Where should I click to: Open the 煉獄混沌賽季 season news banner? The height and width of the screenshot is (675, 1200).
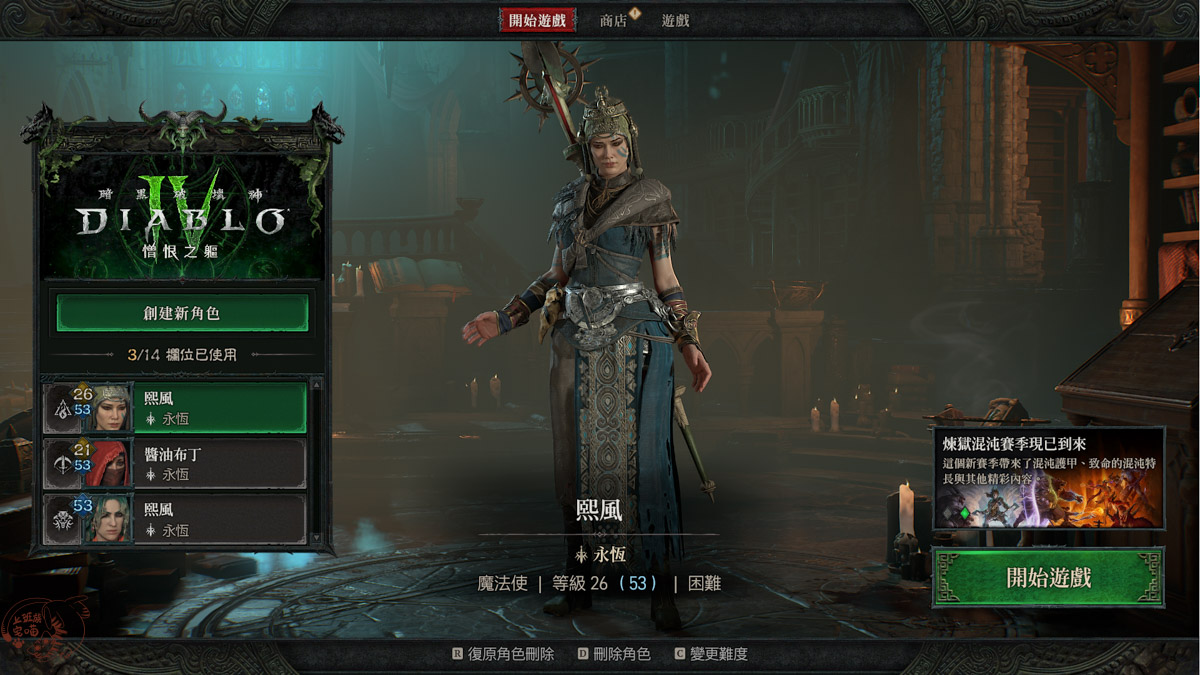pos(1048,478)
